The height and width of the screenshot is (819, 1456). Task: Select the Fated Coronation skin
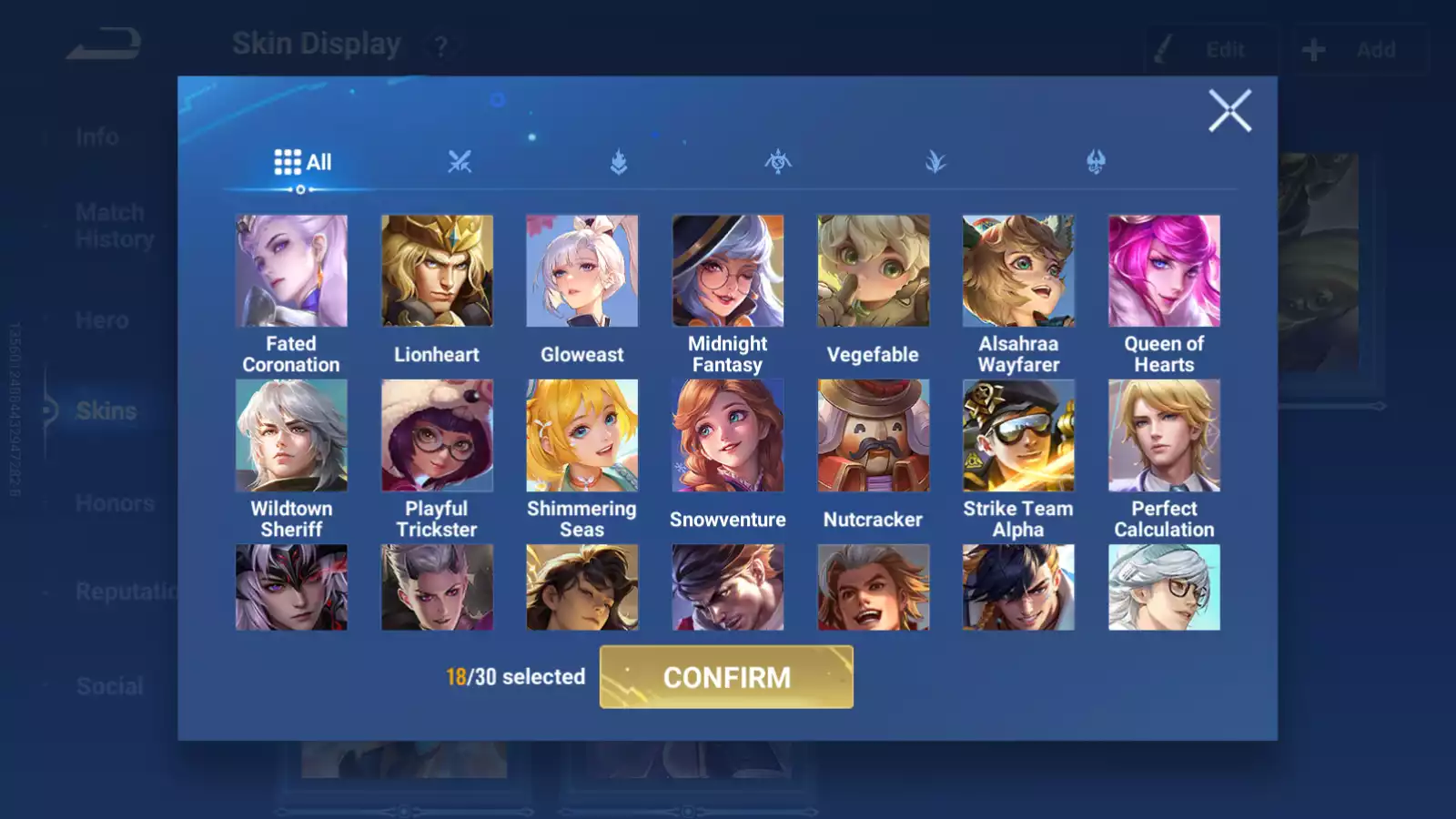pos(291,271)
